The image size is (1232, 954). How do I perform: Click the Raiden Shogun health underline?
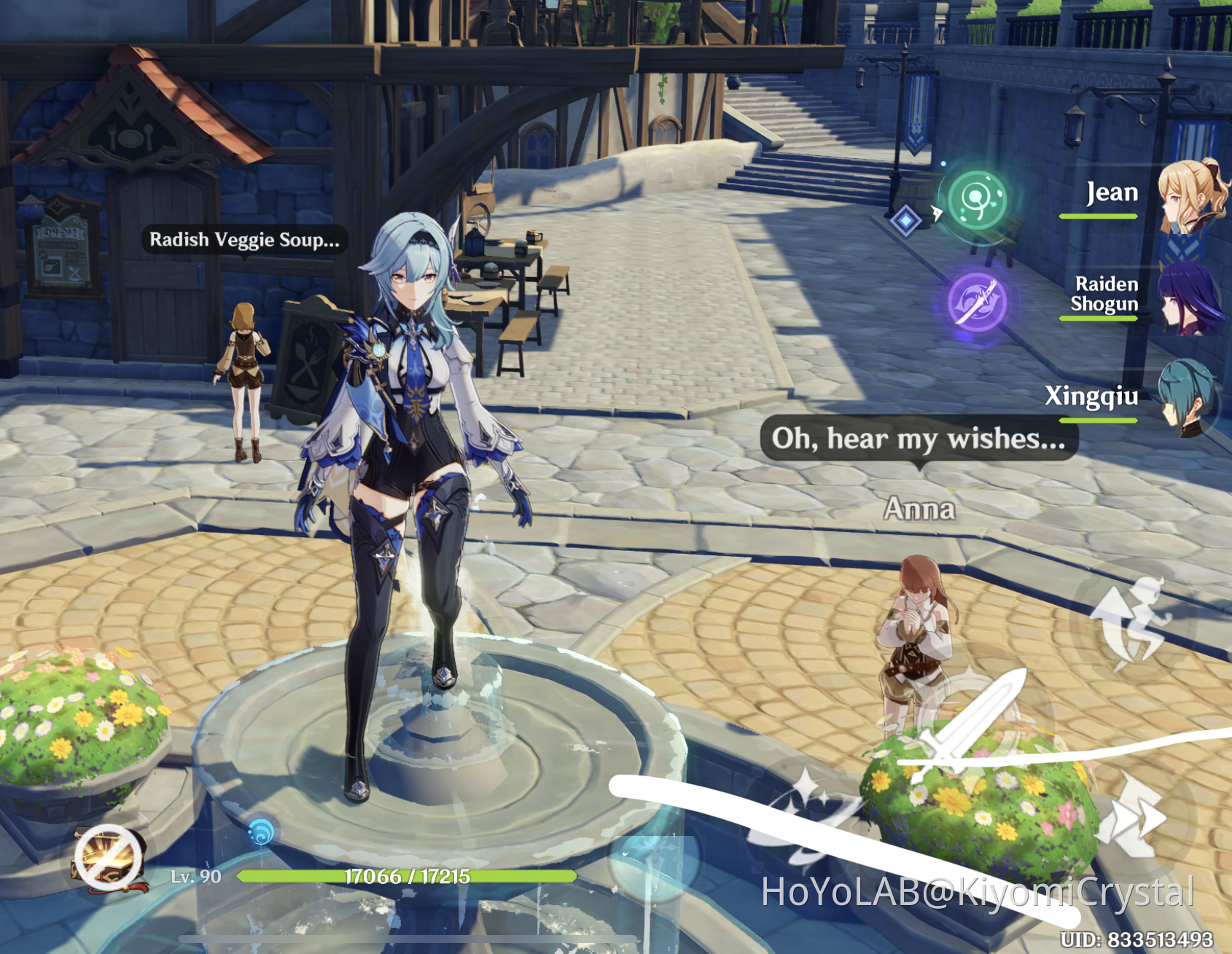point(1098,318)
